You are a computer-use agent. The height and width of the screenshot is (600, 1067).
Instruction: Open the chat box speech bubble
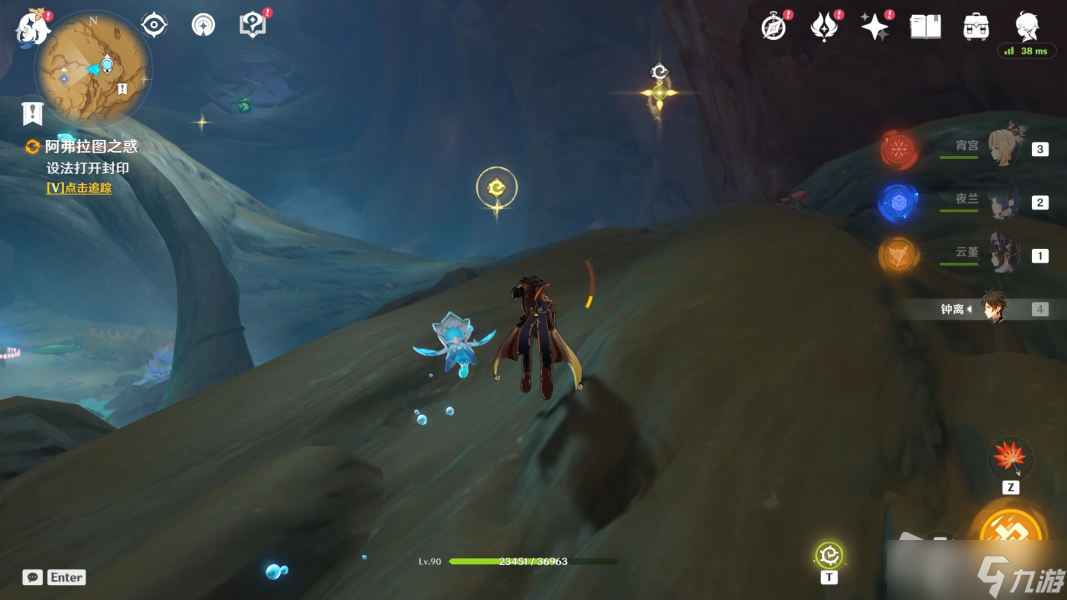point(33,577)
